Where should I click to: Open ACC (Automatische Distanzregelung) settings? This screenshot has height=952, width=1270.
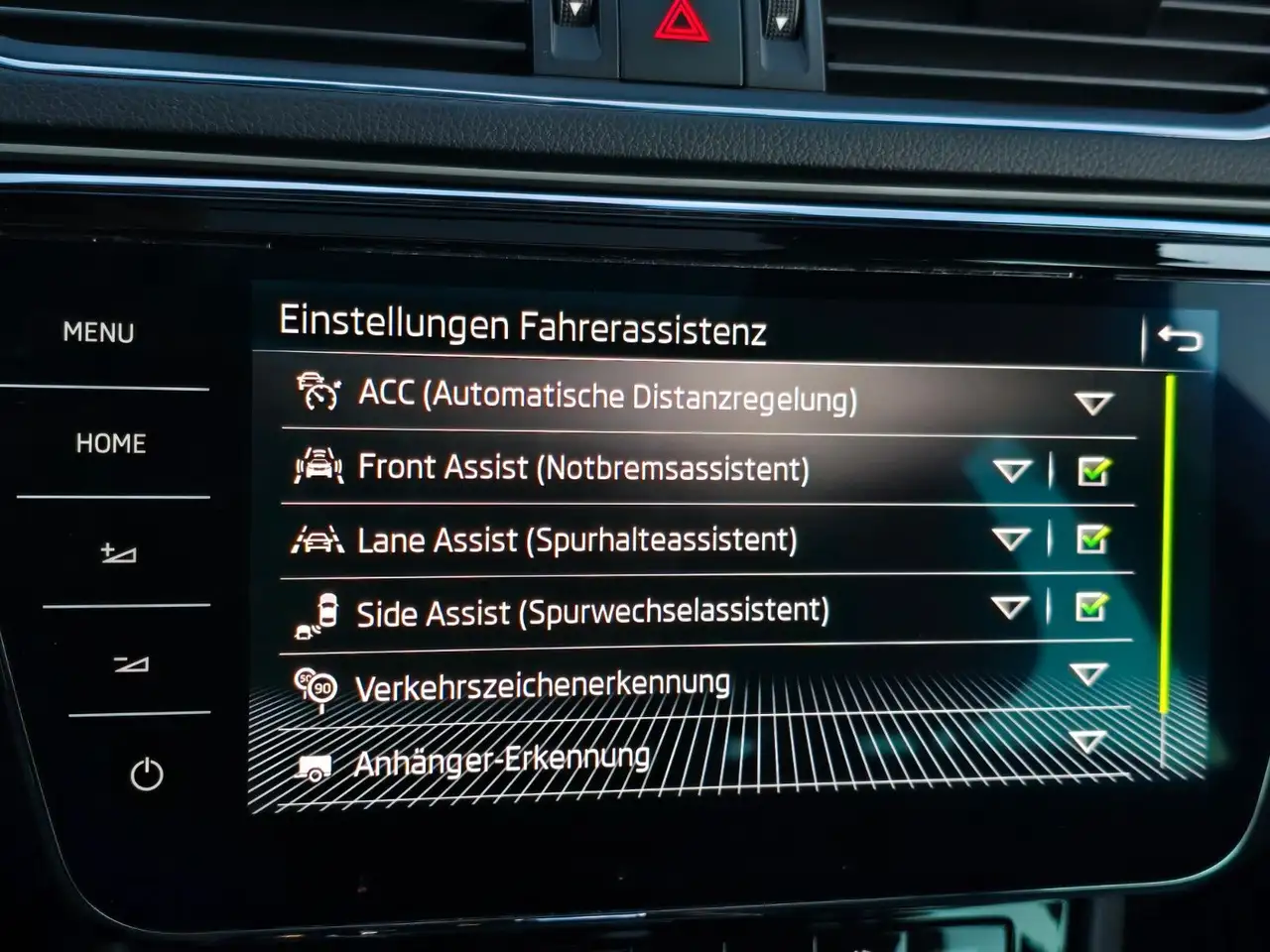pyautogui.click(x=607, y=397)
